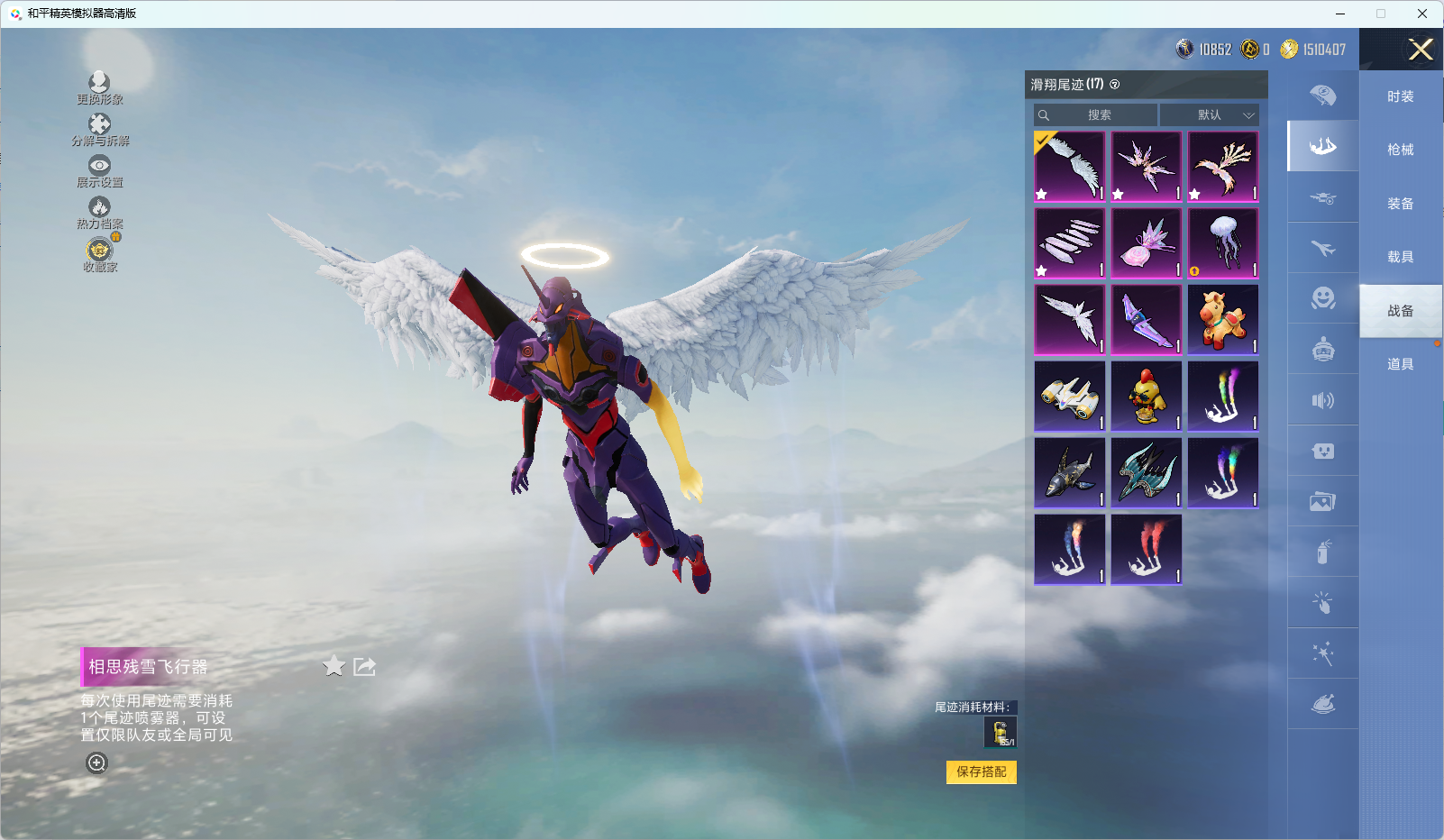Open the 分解与拆解 option
Screen dimensions: 1444x840
coord(99,129)
